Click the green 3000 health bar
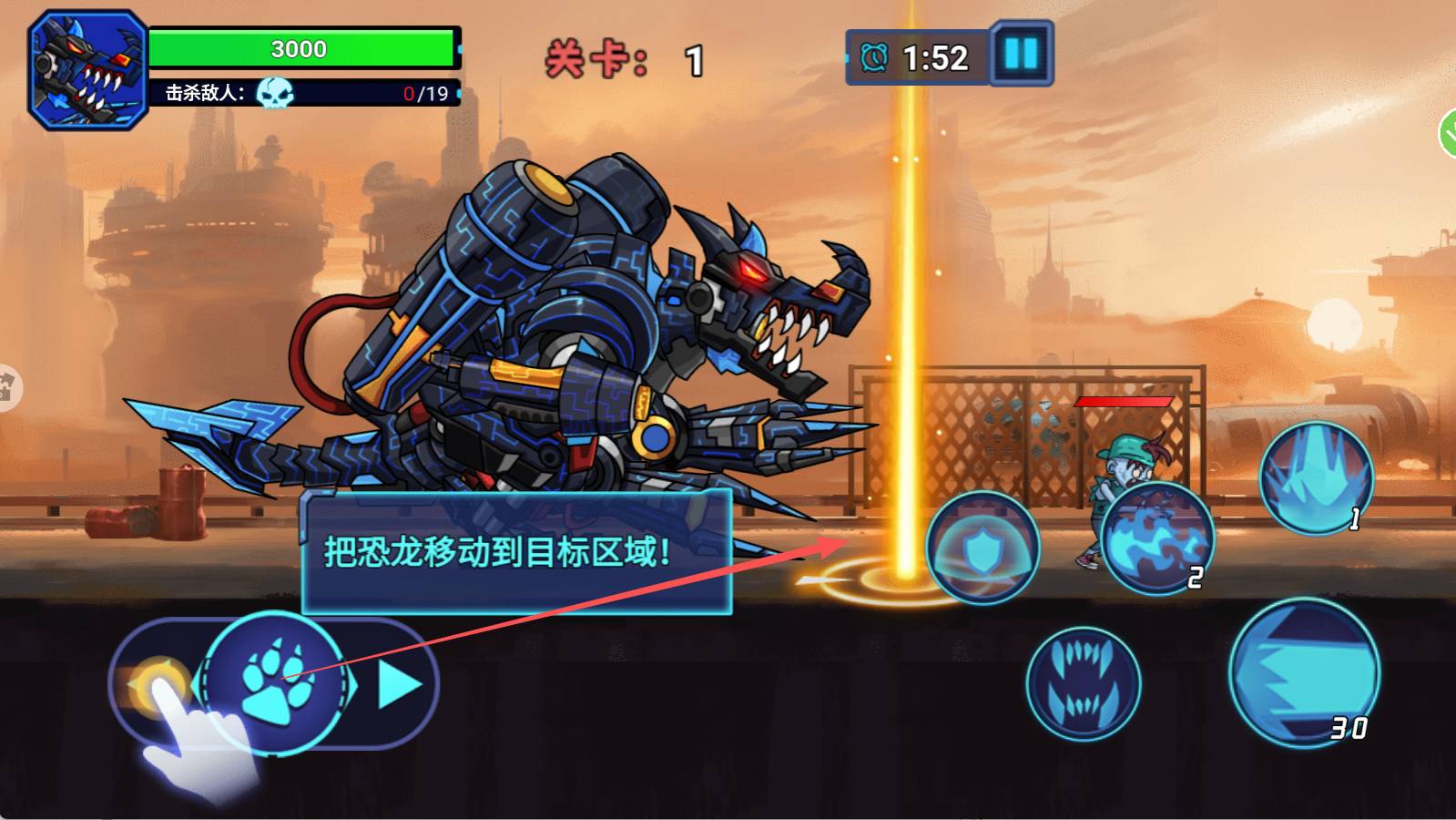The image size is (1456, 820). 300,50
